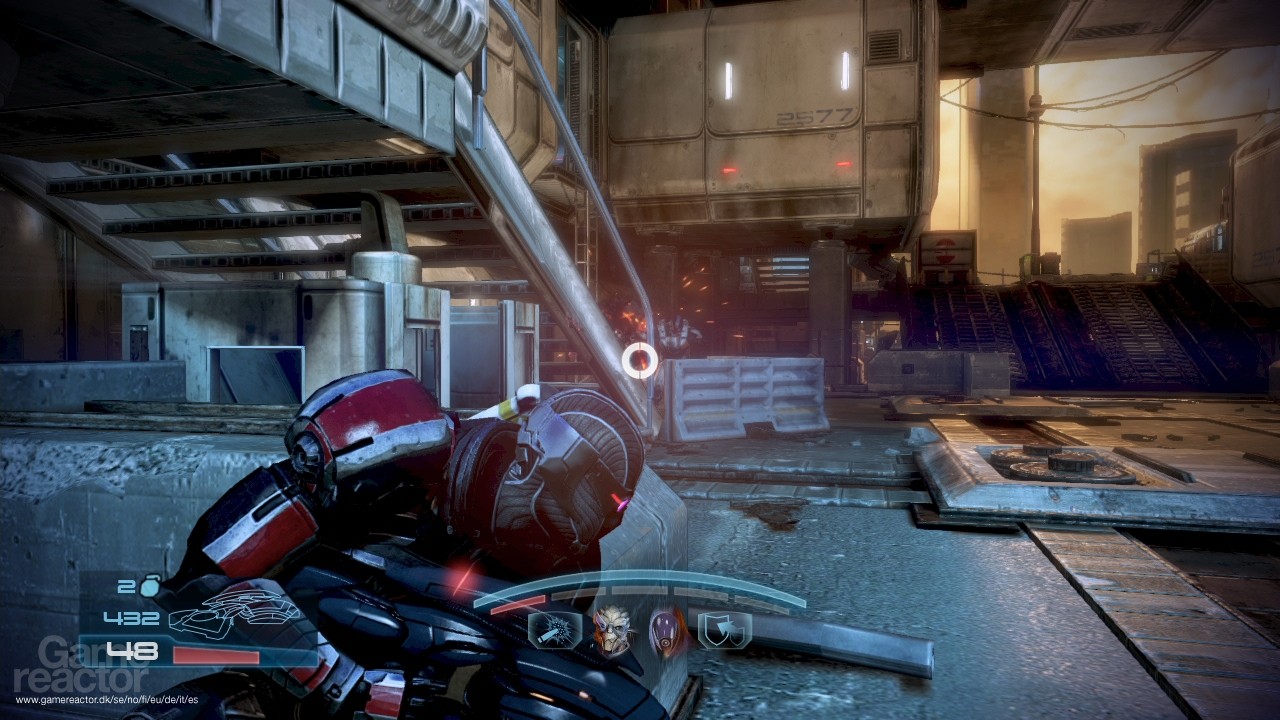Click the grenade symbol beside the number 2
The width and height of the screenshot is (1280, 720).
click(x=148, y=589)
